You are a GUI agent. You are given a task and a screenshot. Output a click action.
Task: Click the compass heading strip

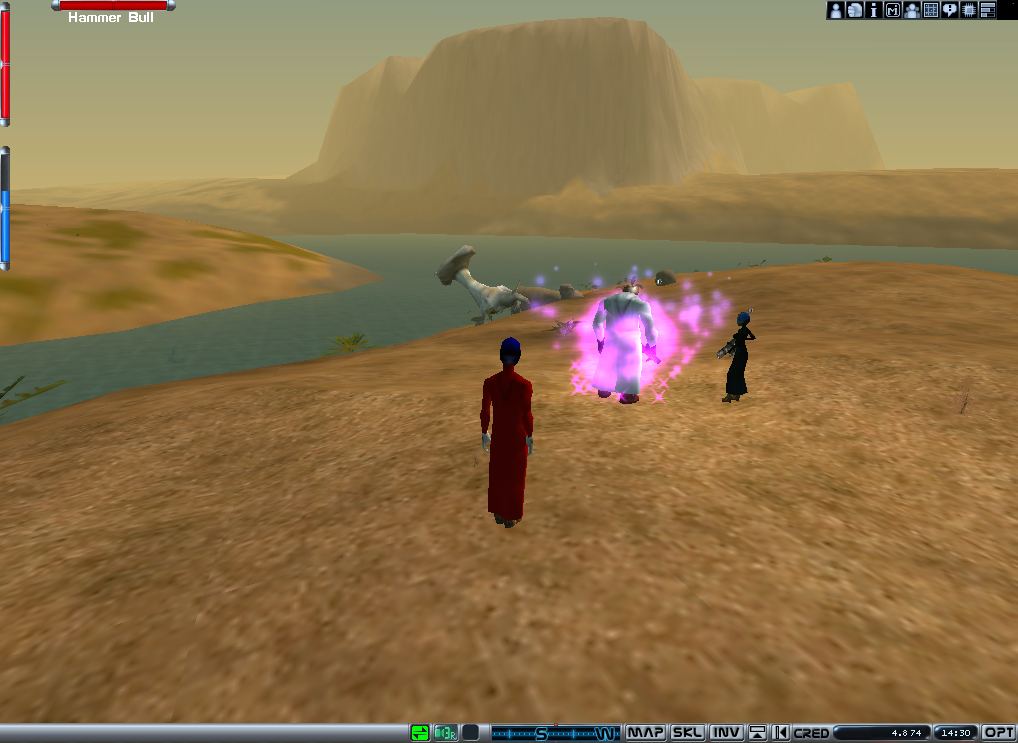click(555, 733)
